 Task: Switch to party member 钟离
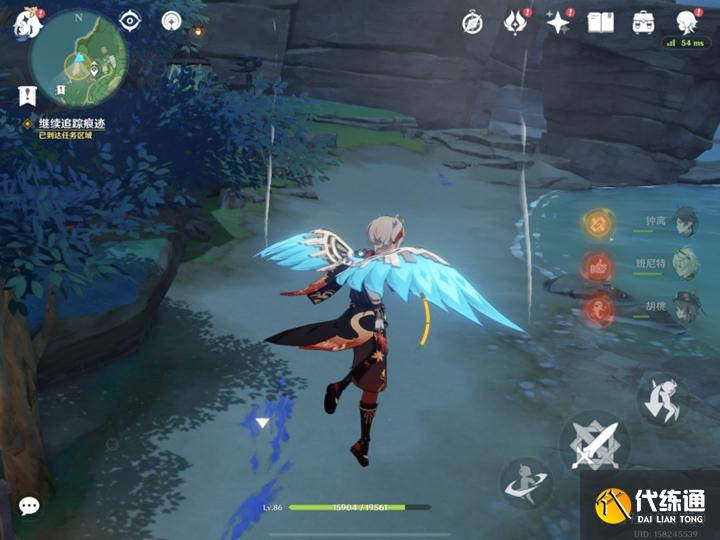(683, 221)
